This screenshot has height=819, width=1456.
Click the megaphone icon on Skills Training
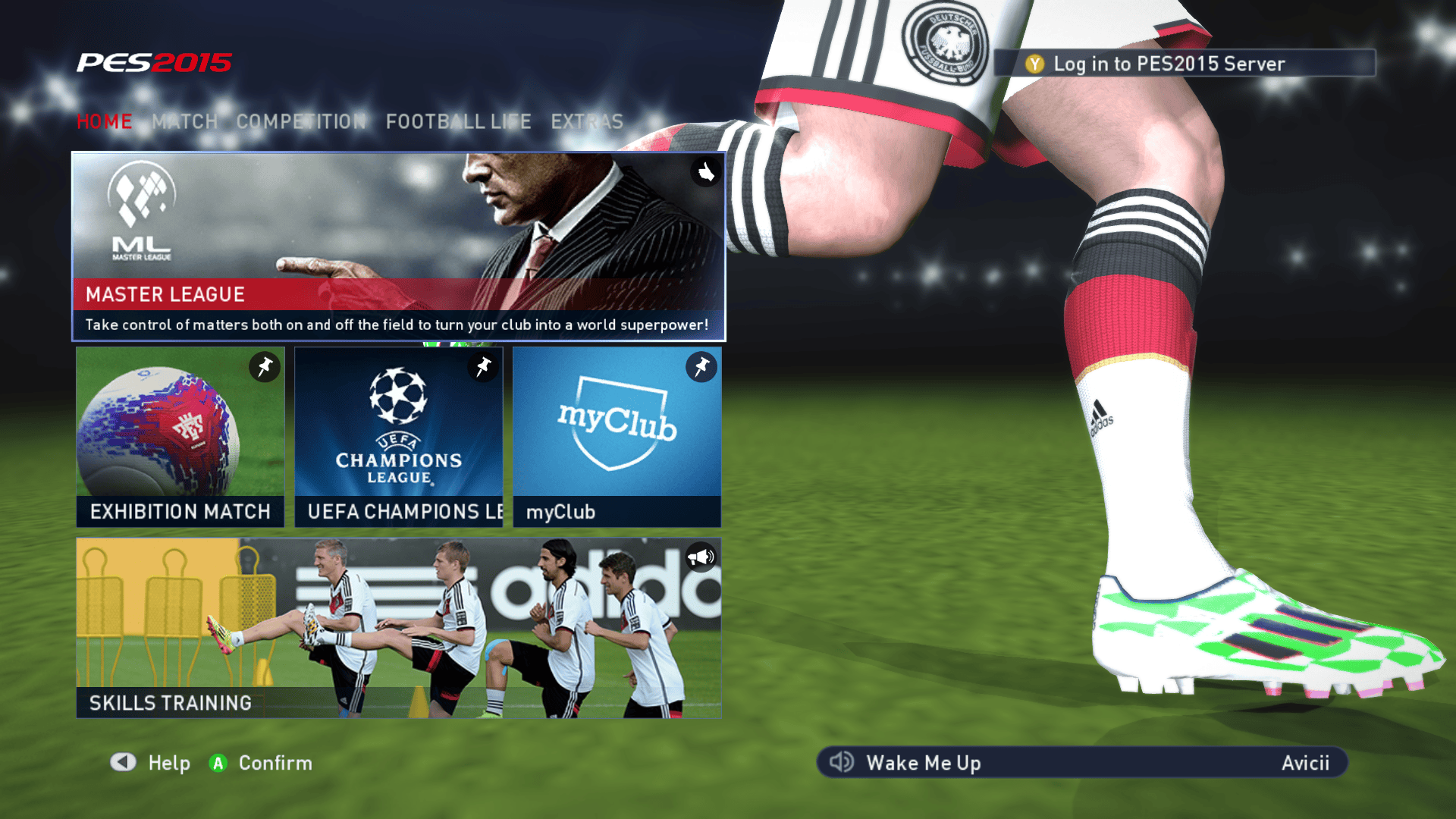coord(701,557)
